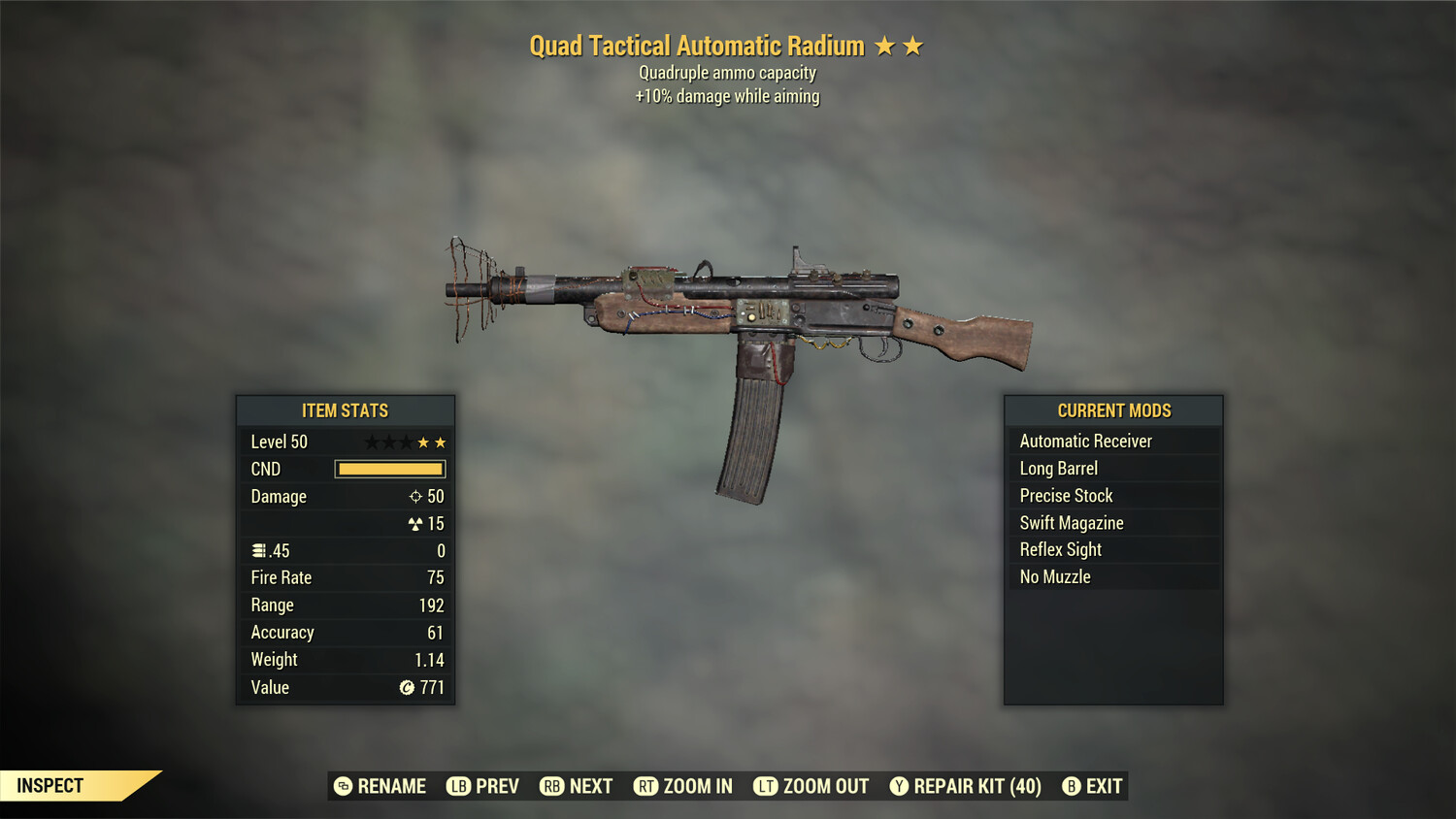Viewport: 1456px width, 819px height.
Task: Click the RB controller icon beside NEXT
Action: 552,786
